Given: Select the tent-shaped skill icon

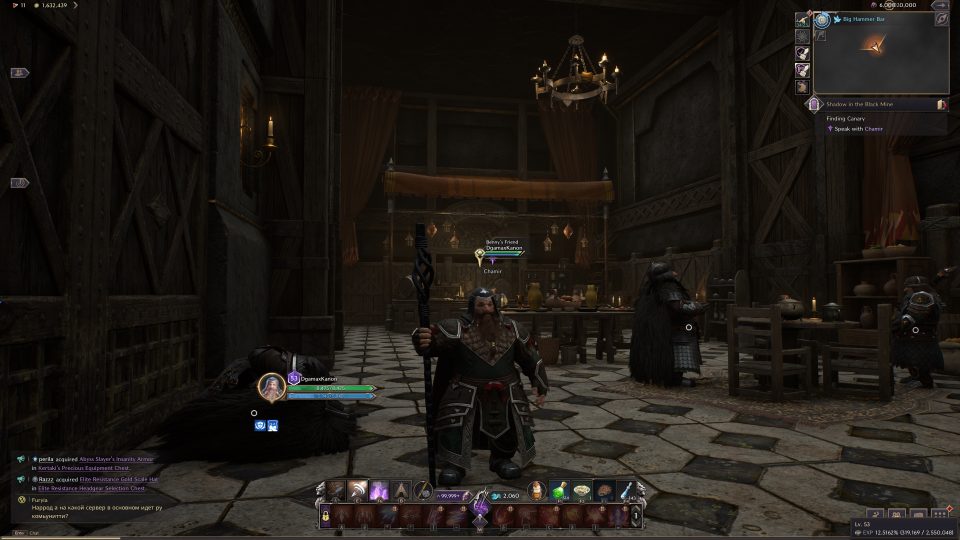Looking at the screenshot, I should coord(401,491).
